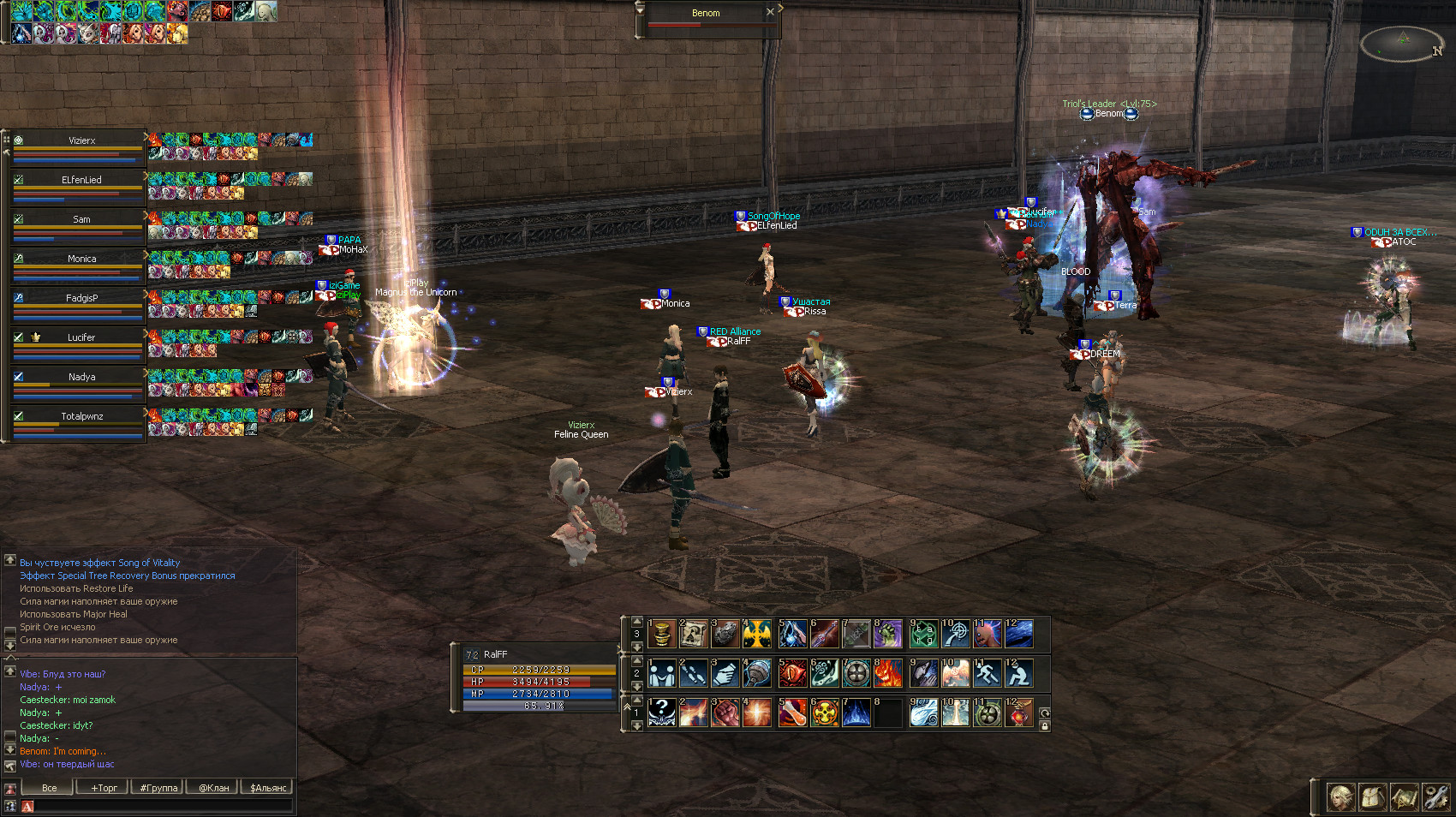Target Monica in the party list

(81, 259)
